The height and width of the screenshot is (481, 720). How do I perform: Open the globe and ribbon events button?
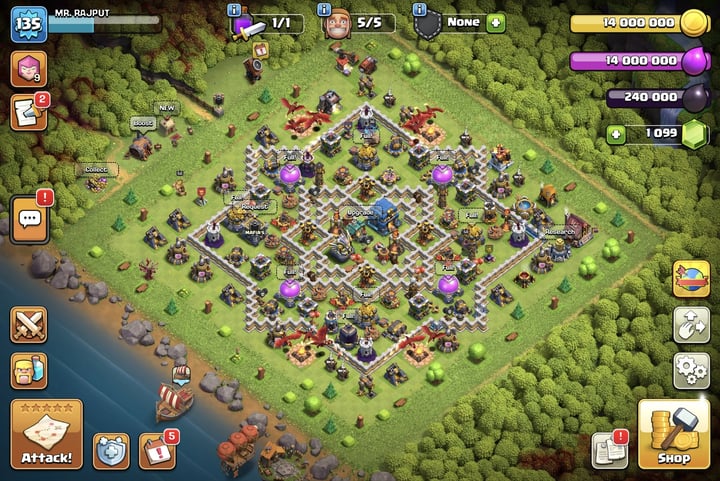pyautogui.click(x=691, y=277)
